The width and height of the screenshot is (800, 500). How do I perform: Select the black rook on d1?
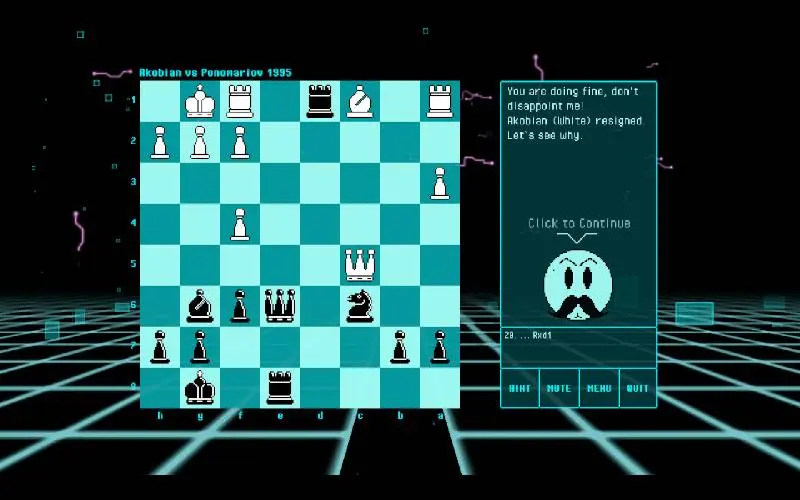(320, 101)
